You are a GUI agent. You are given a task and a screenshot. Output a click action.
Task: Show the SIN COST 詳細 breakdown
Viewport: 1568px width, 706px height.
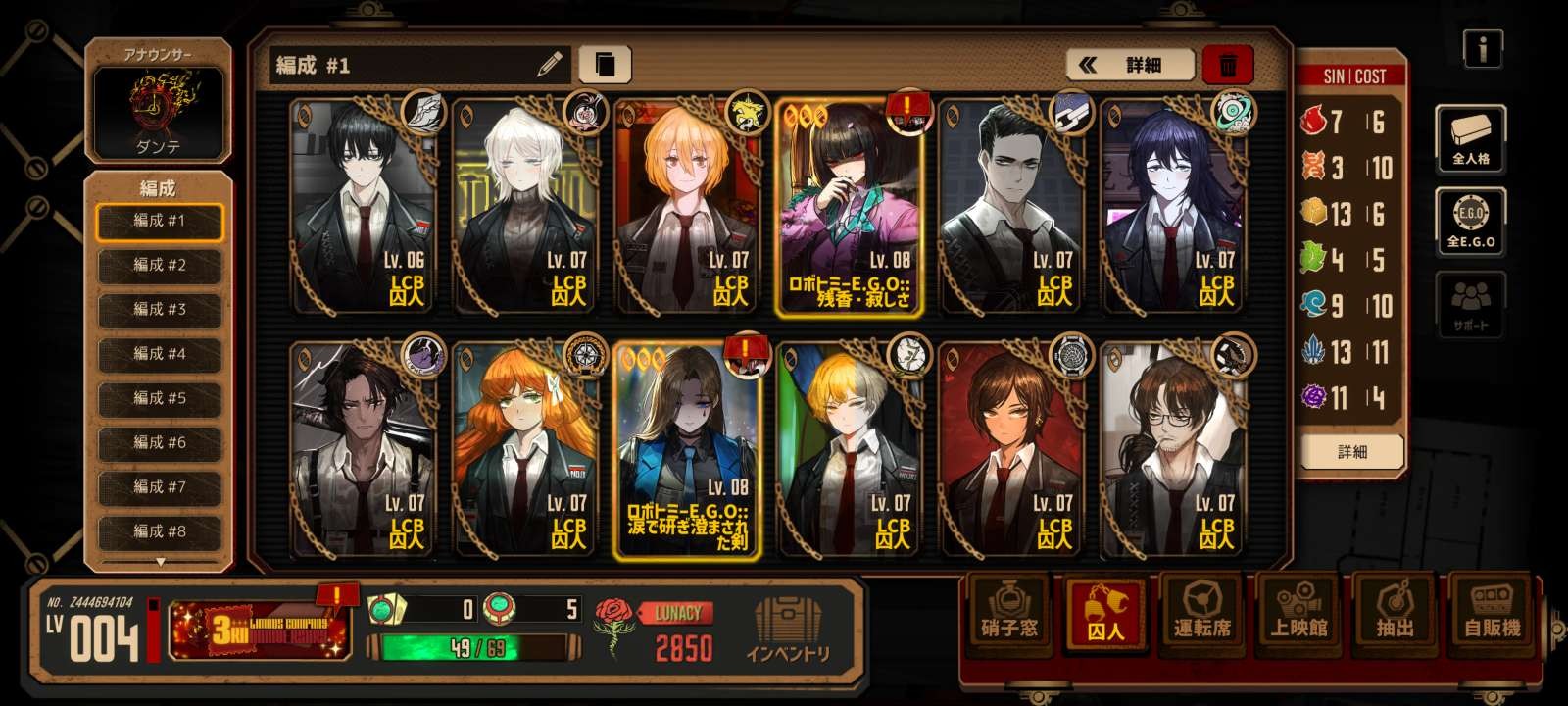point(1351,452)
